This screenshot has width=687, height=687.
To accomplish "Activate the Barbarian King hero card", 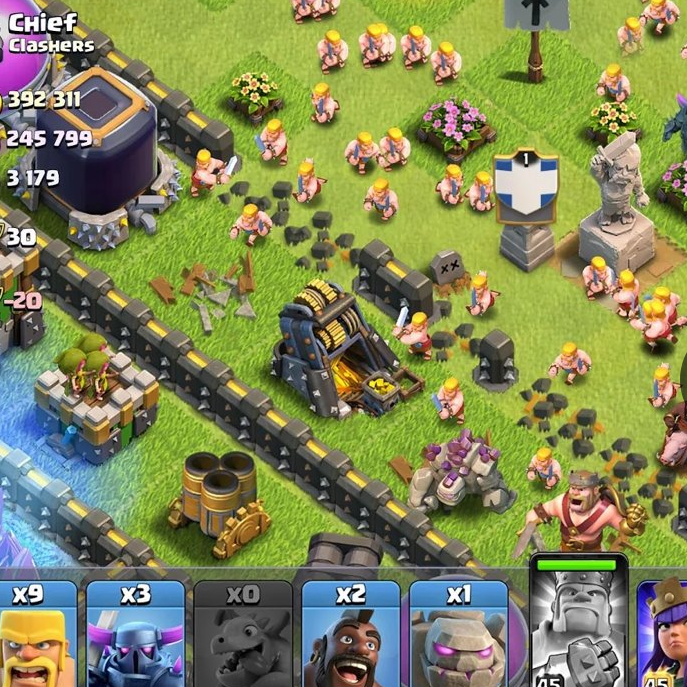I will [578, 625].
